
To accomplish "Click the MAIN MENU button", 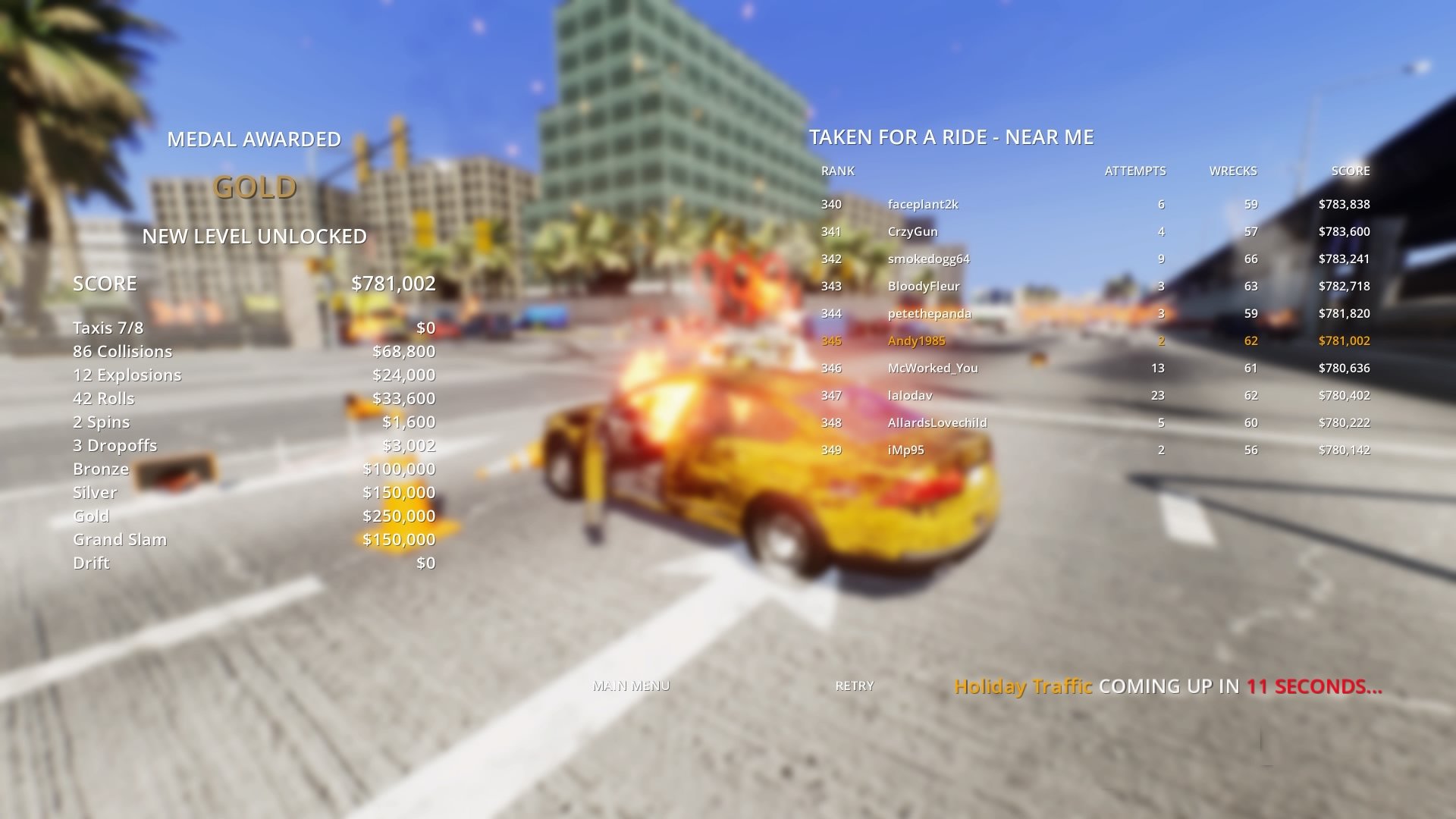I will [x=632, y=685].
